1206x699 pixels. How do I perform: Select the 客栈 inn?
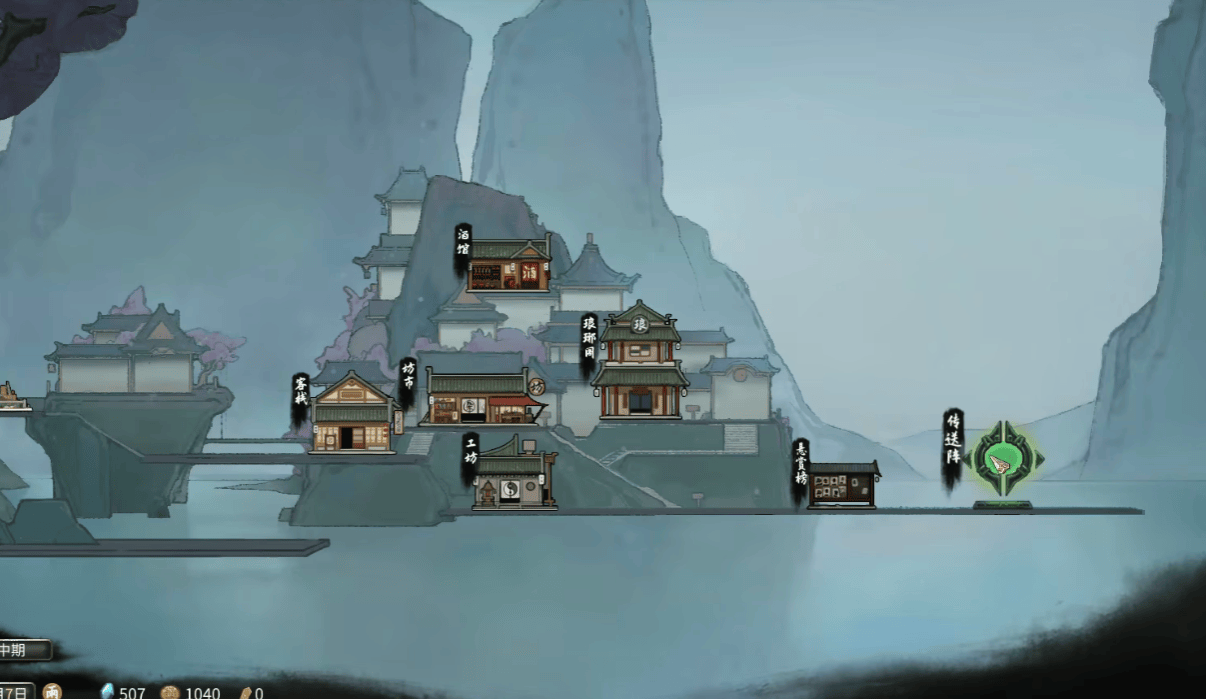350,415
